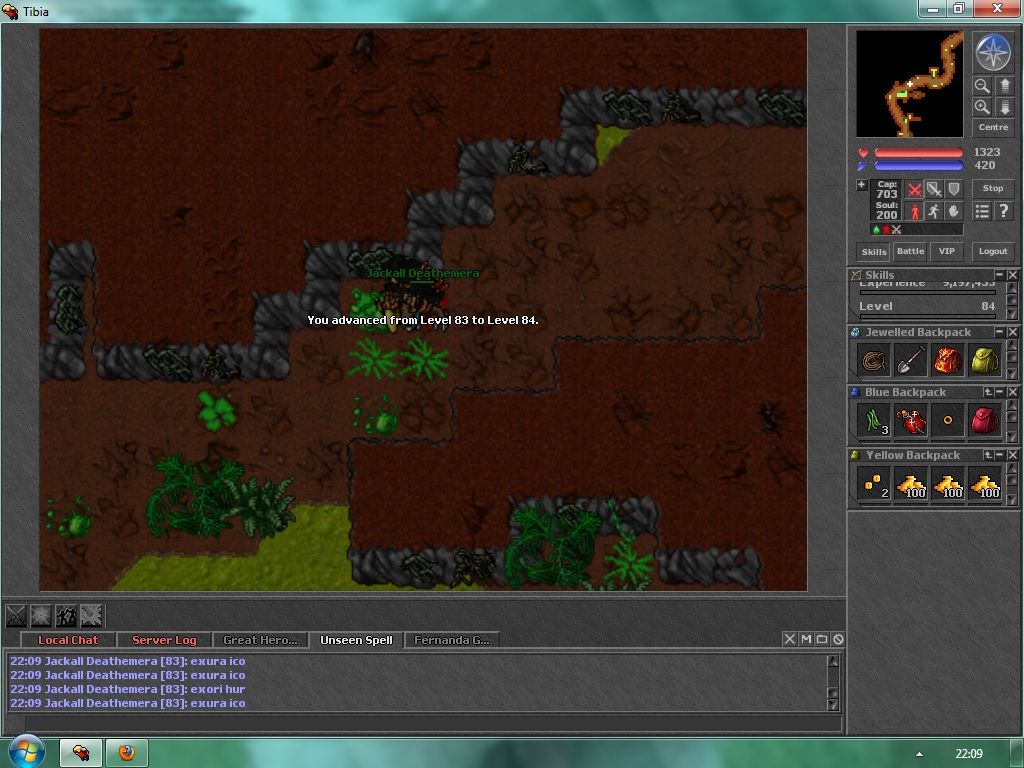Log out using the Logout button
This screenshot has height=768, width=1024.
[993, 252]
